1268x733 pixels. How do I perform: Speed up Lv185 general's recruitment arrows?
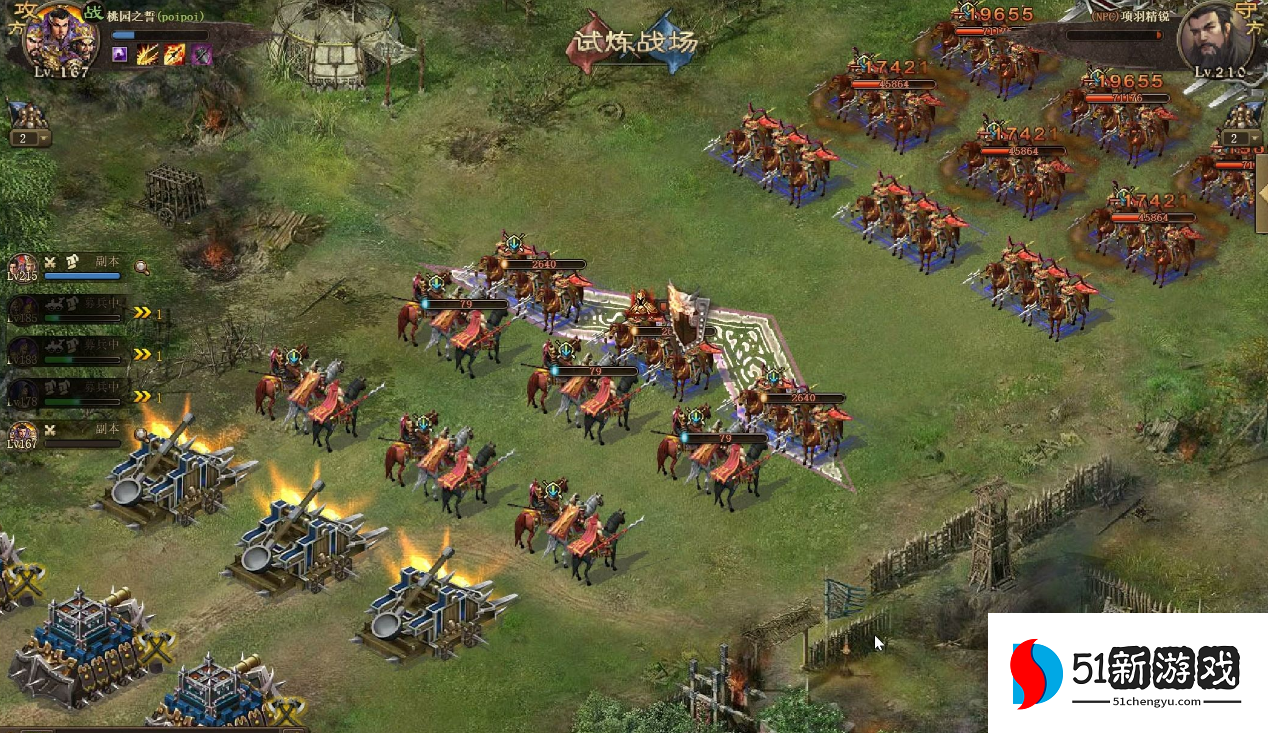click(x=143, y=314)
